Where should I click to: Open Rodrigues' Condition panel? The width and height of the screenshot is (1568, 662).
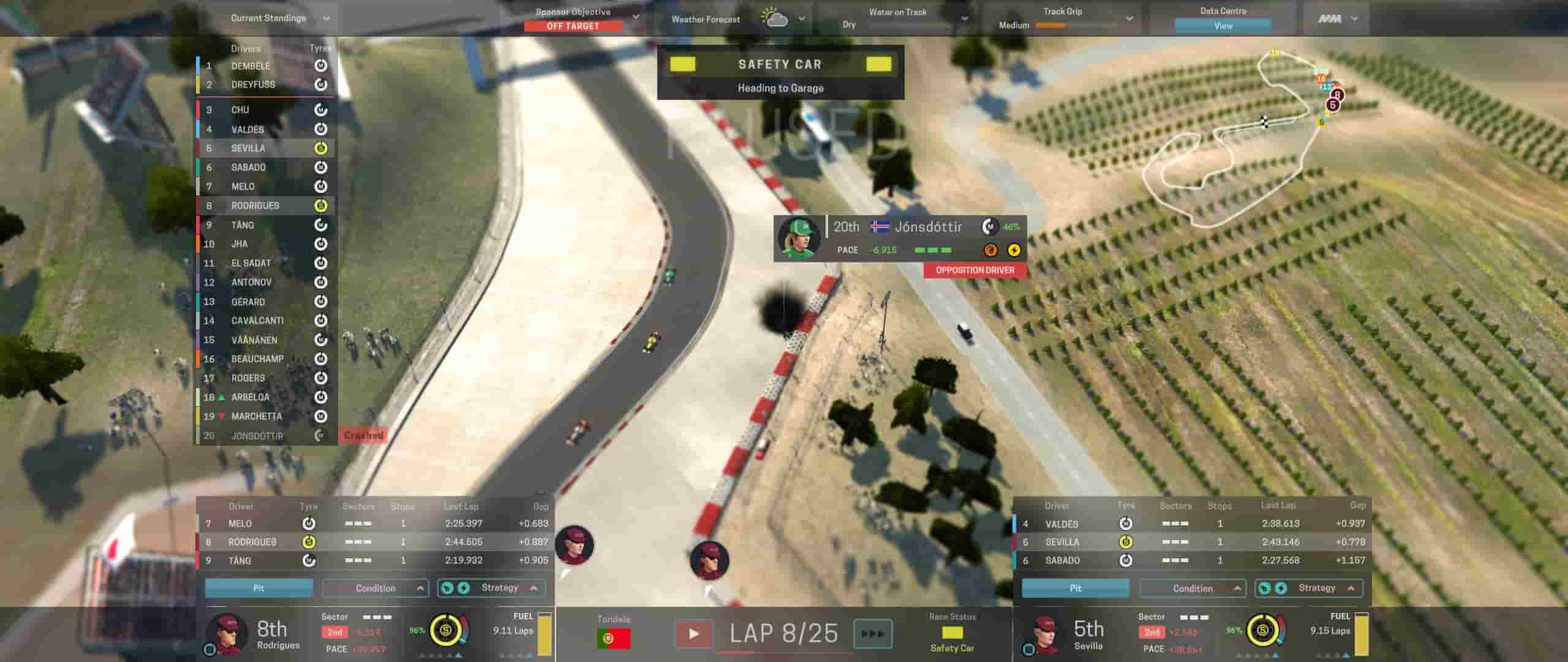[x=375, y=588]
